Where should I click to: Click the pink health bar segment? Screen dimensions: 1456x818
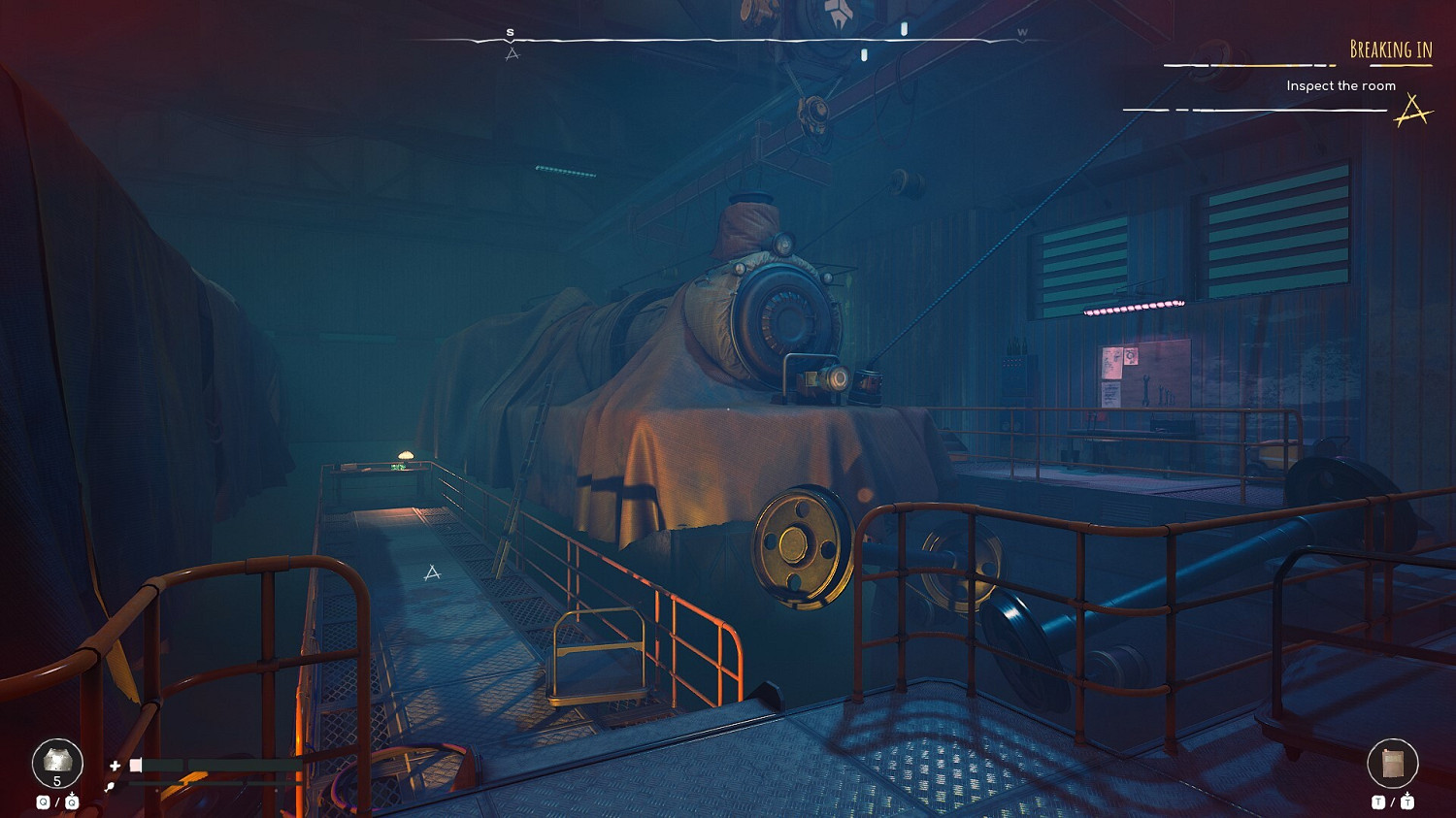(136, 766)
